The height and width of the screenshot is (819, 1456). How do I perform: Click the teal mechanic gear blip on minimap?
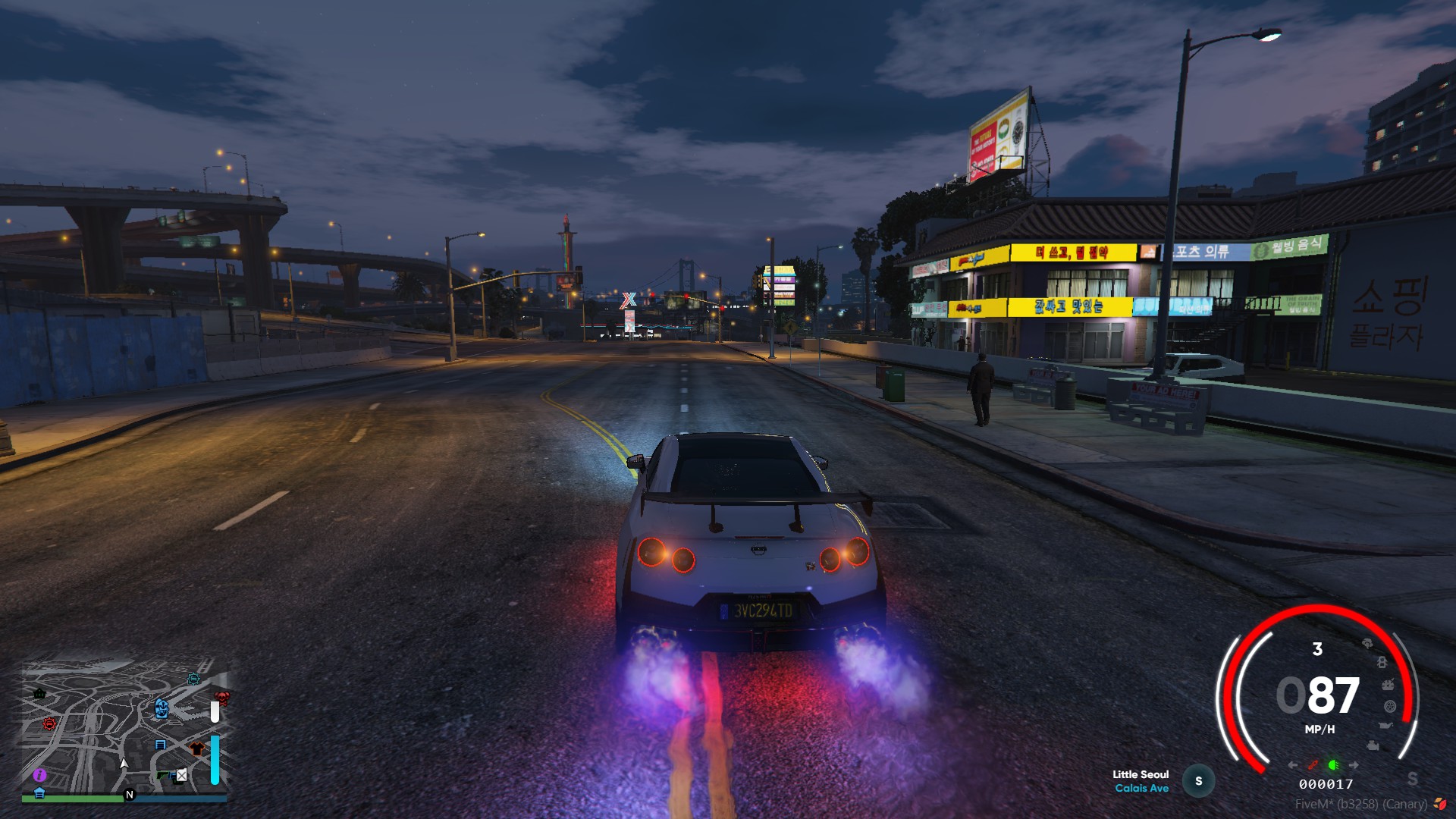193,680
